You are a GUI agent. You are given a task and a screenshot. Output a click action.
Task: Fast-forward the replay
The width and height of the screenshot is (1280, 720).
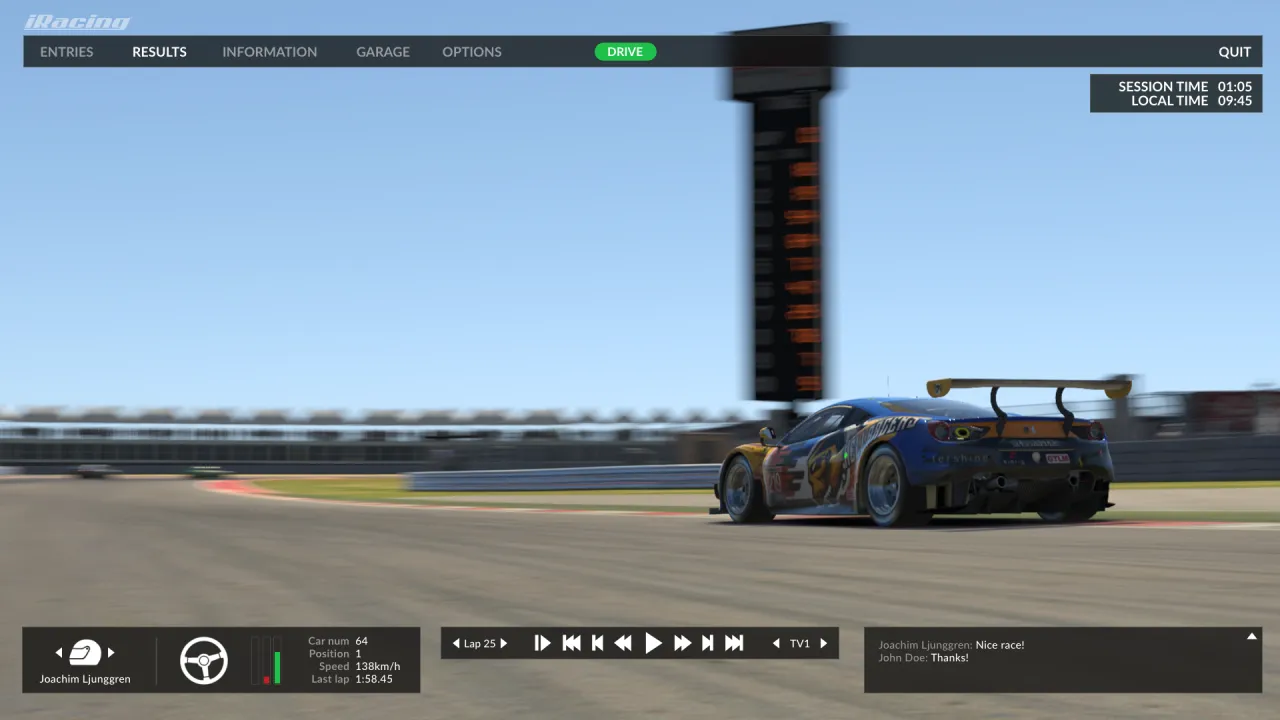click(682, 643)
